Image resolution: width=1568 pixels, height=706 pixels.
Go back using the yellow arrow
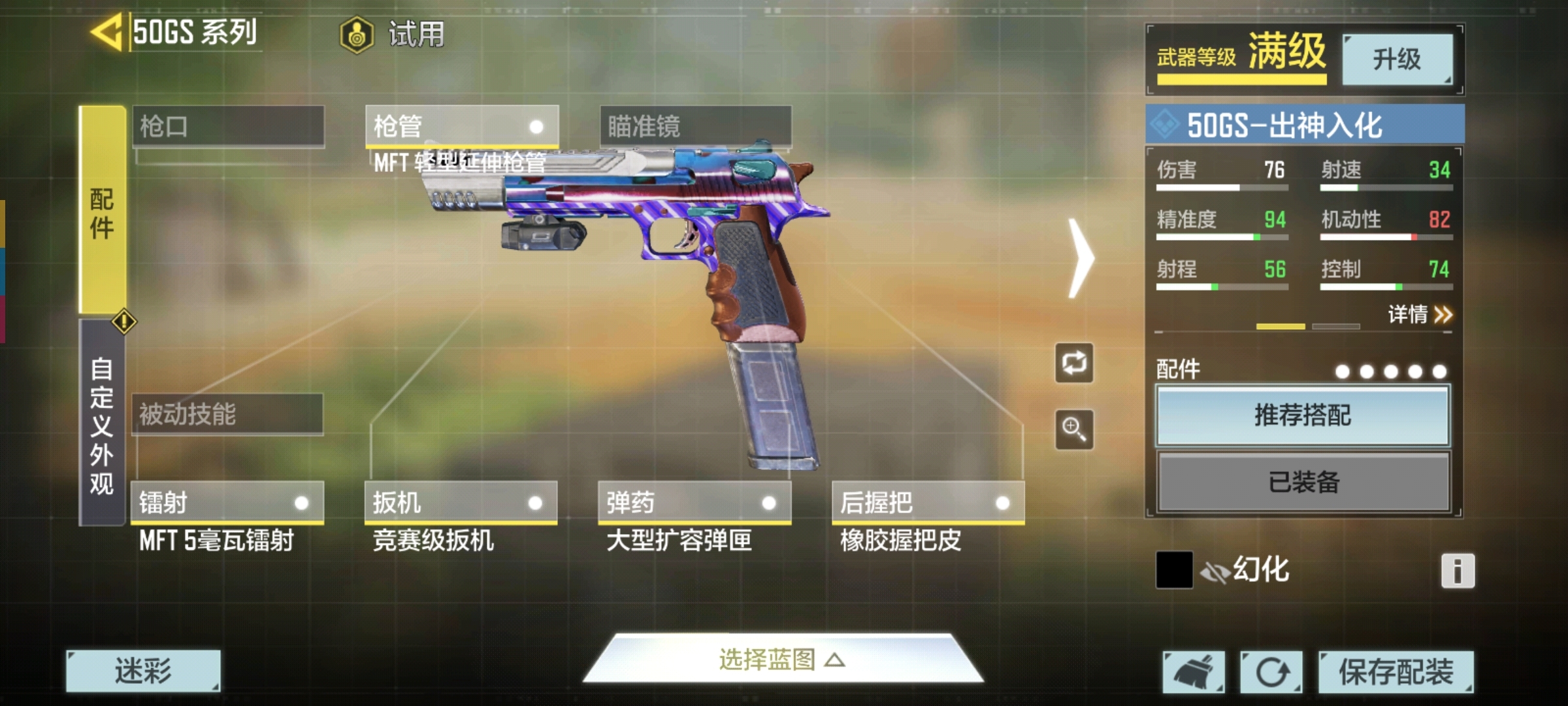click(106, 32)
